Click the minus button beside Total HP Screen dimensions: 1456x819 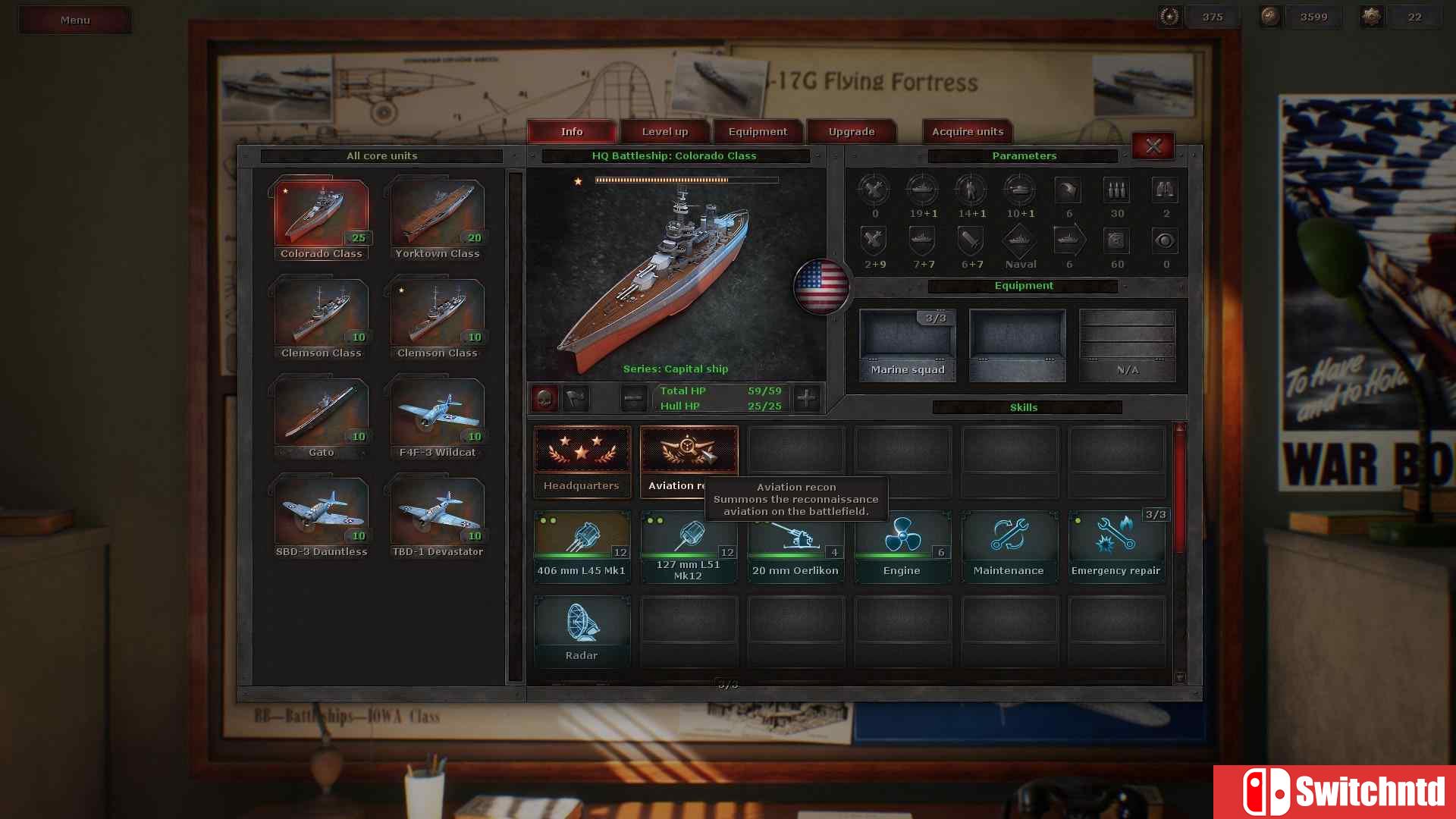633,397
